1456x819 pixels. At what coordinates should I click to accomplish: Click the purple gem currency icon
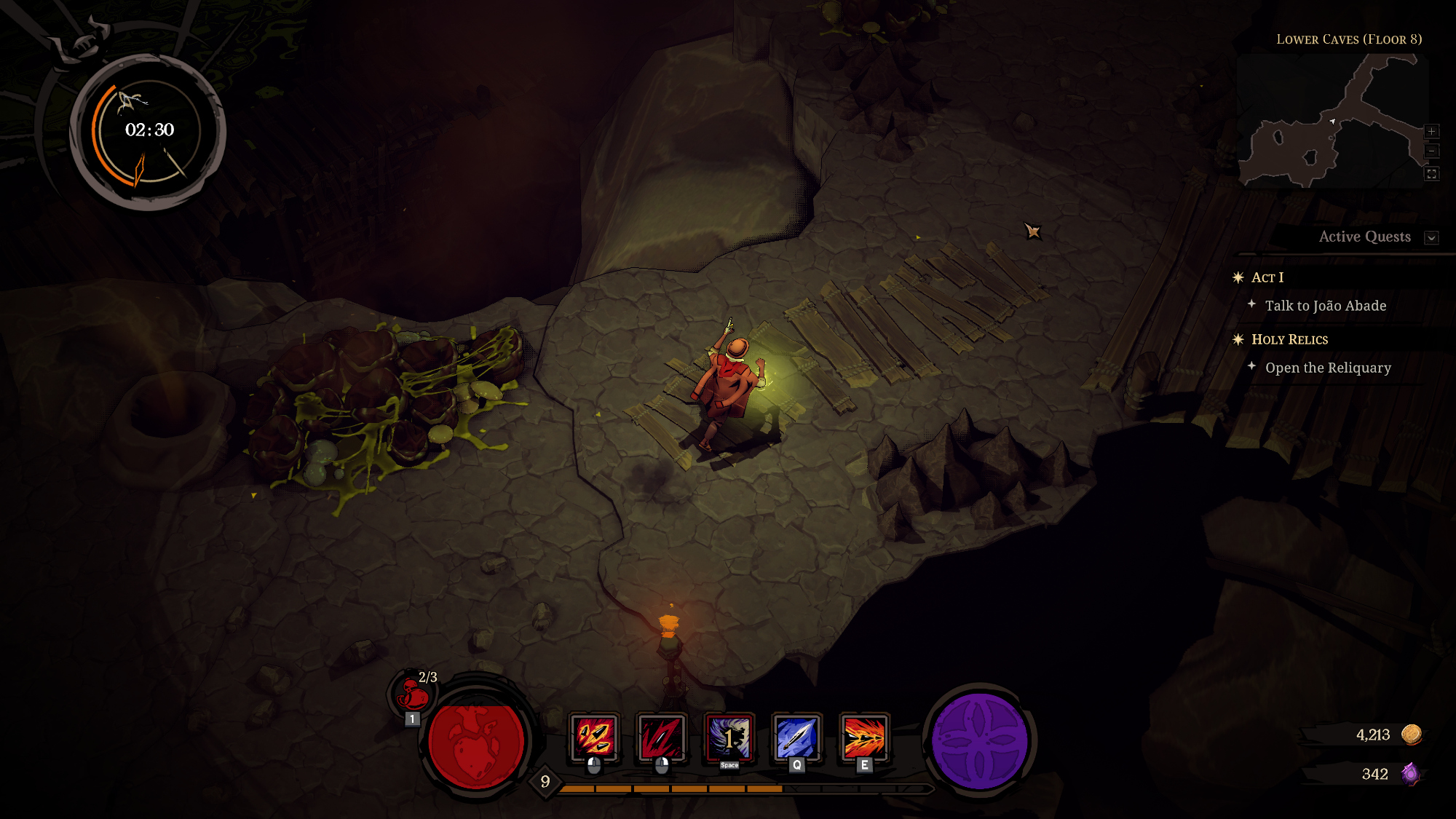(1410, 774)
